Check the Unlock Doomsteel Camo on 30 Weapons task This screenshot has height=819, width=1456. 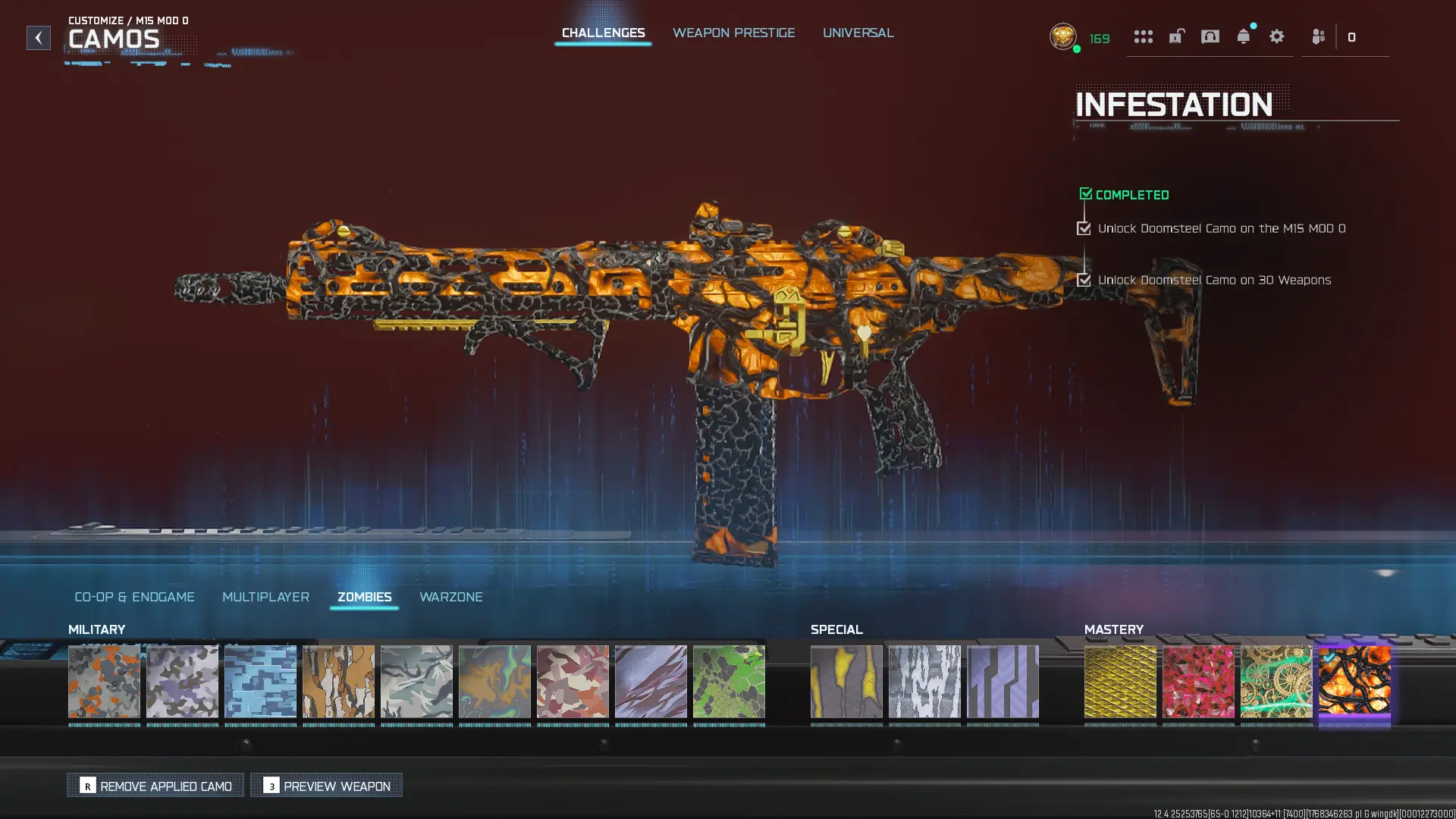pos(1083,280)
